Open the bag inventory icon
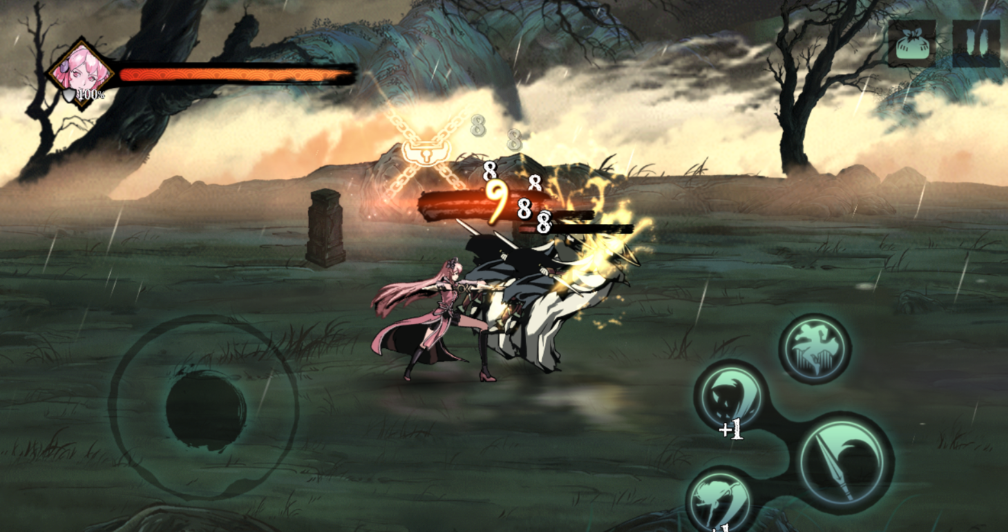 pos(911,45)
